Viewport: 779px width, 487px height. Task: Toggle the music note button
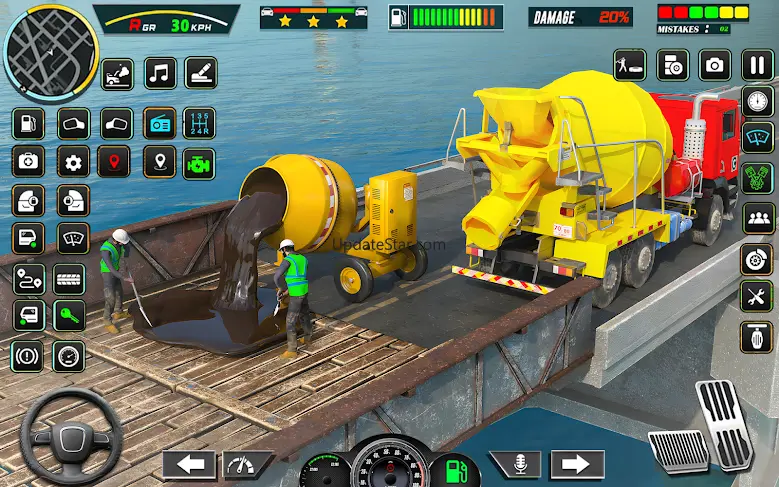tap(160, 73)
